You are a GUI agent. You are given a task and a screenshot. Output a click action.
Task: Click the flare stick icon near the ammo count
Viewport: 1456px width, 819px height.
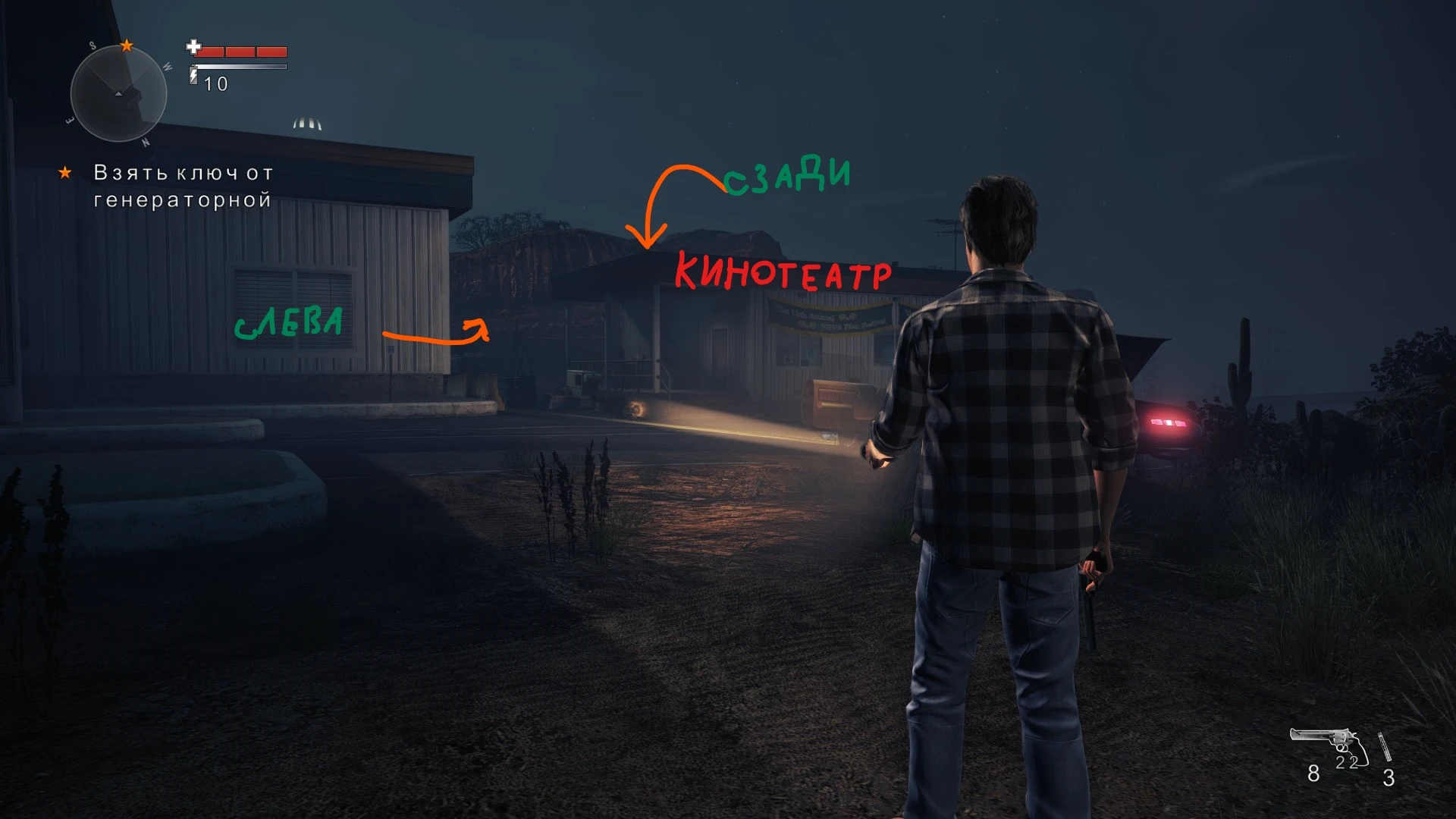click(x=1385, y=747)
